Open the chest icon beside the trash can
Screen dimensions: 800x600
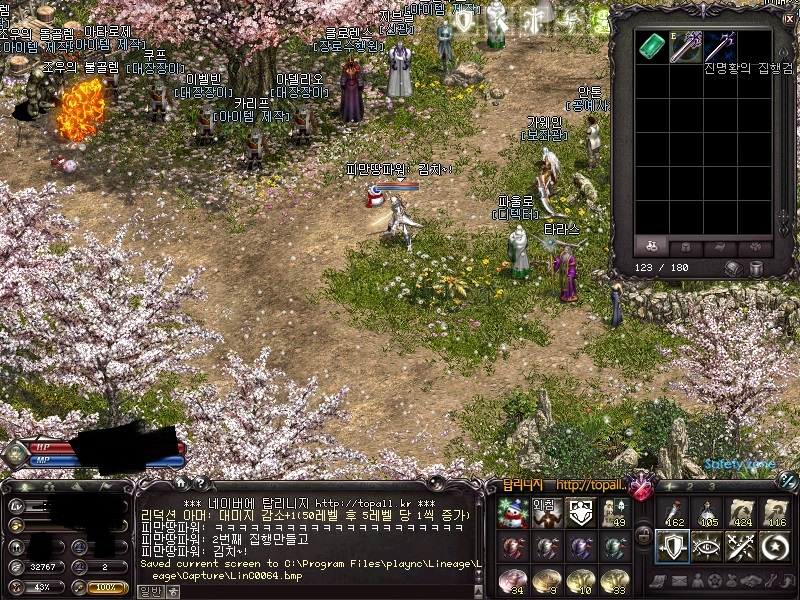point(733,268)
